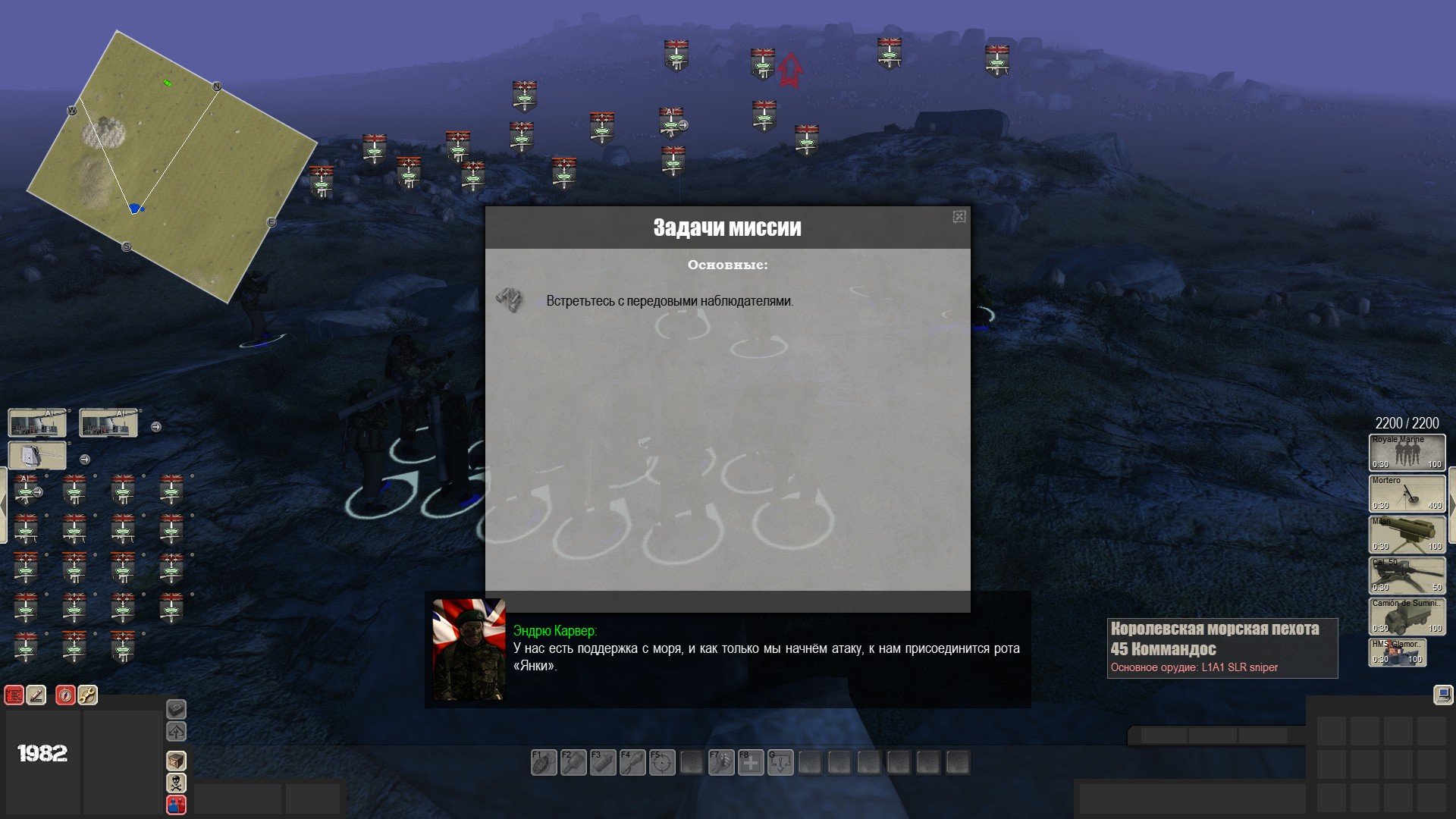Click the tilted minimap
This screenshot has height=819, width=1456.
[x=172, y=165]
